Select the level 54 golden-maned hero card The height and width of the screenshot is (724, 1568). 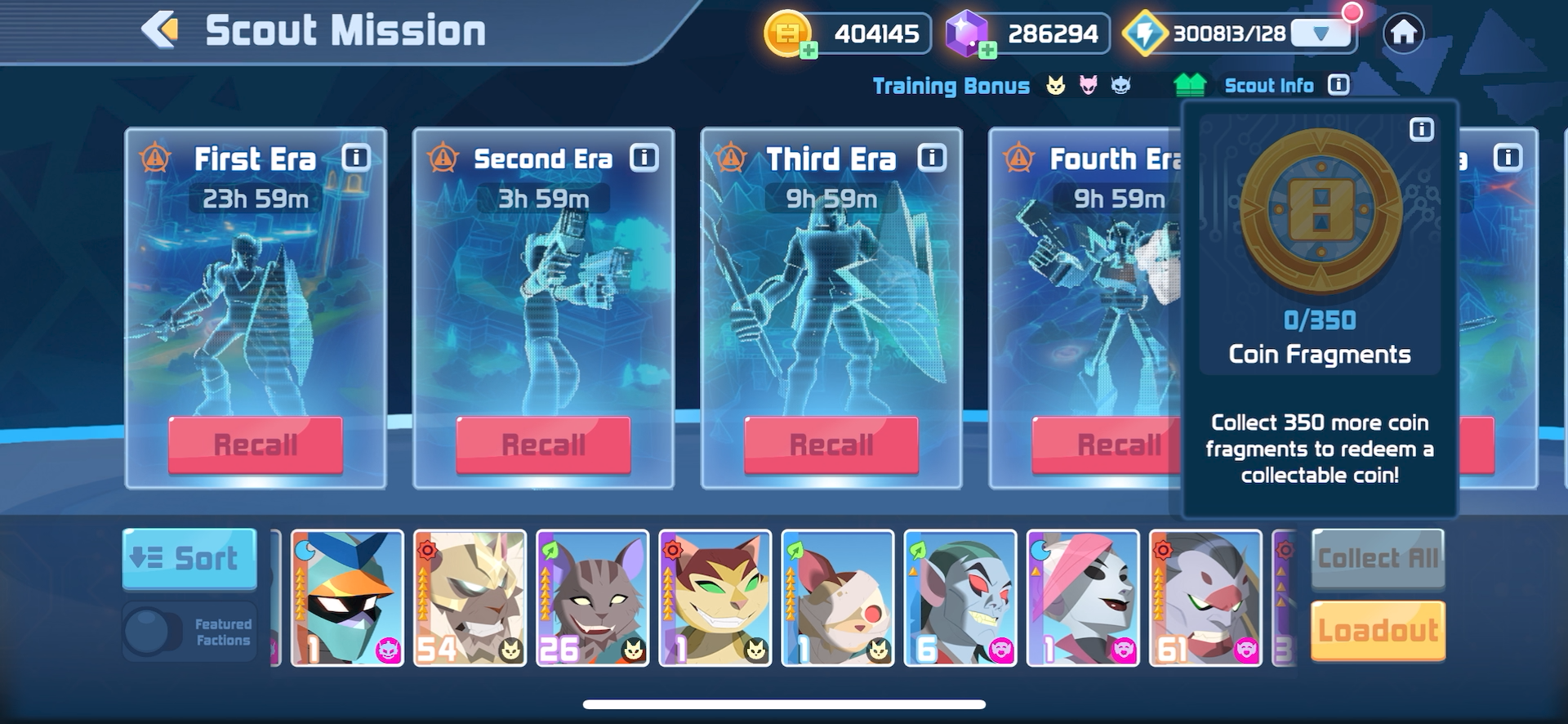[x=470, y=598]
